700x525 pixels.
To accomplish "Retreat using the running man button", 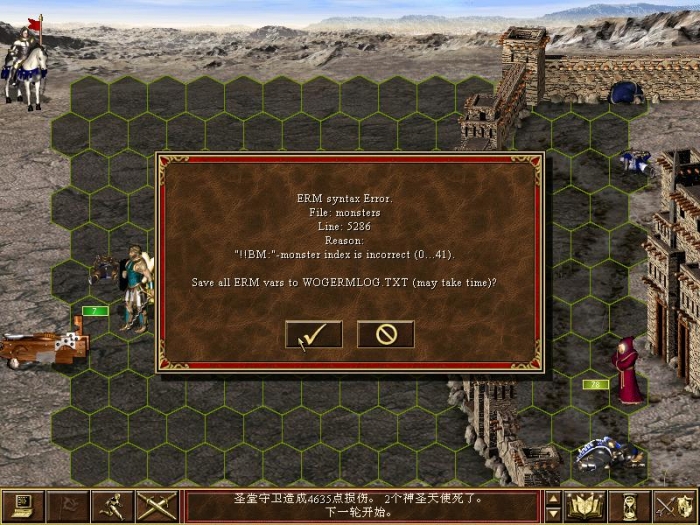I will (x=114, y=505).
